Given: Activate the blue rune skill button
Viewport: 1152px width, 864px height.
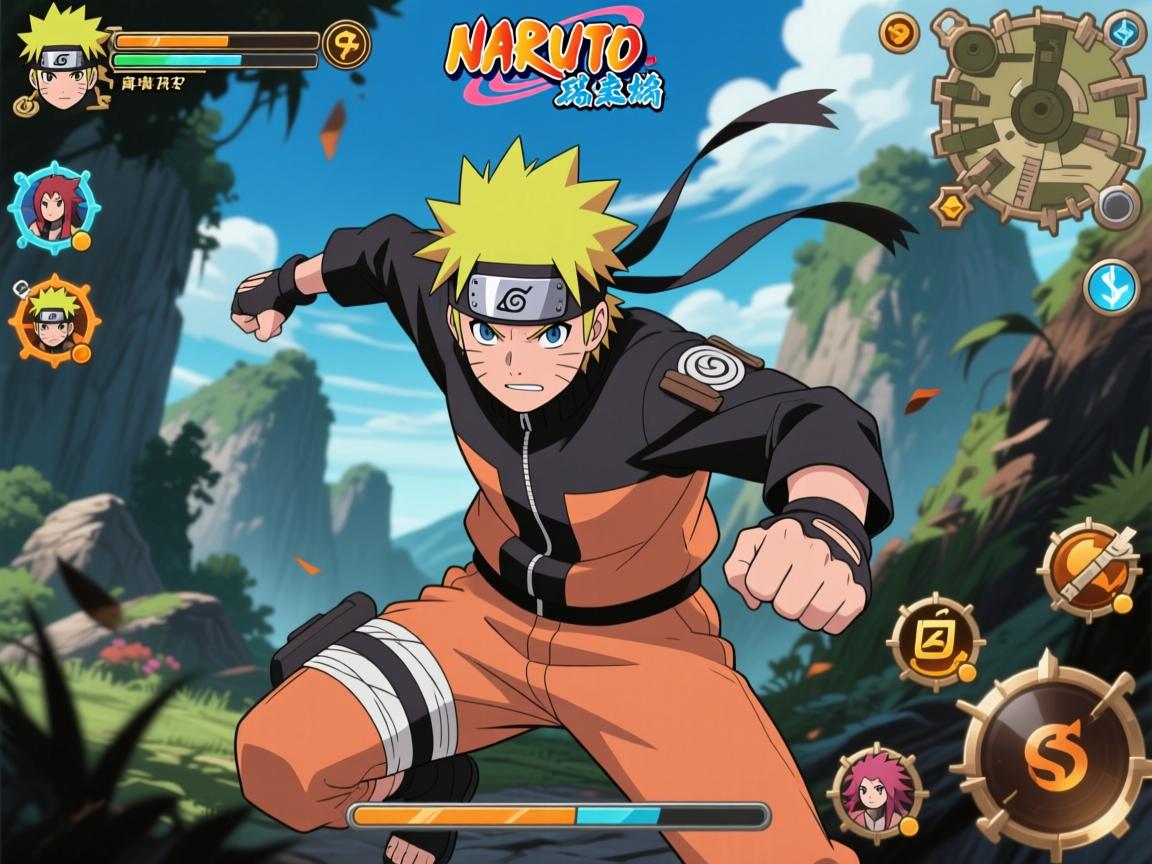Looking at the screenshot, I should (1111, 286).
